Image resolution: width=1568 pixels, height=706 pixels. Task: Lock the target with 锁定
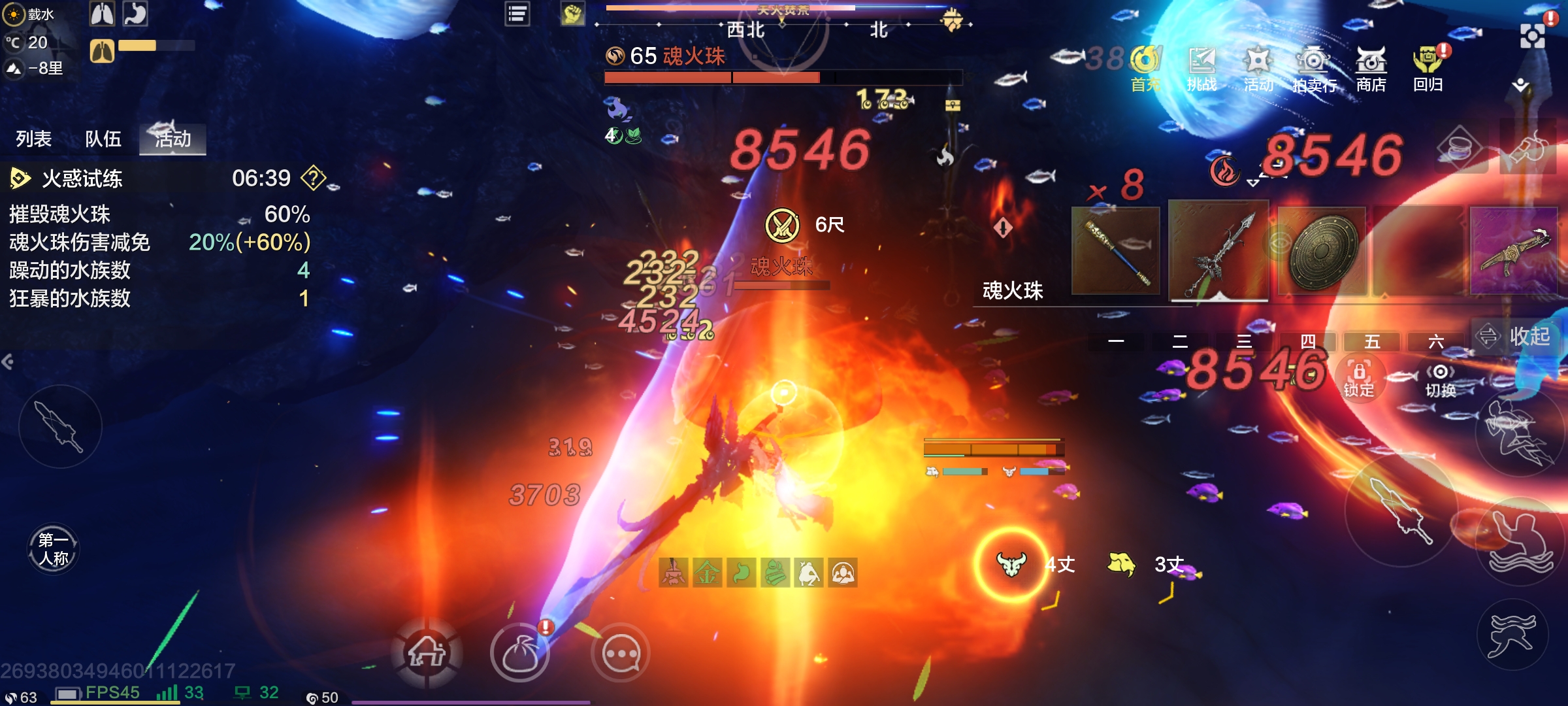1359,379
